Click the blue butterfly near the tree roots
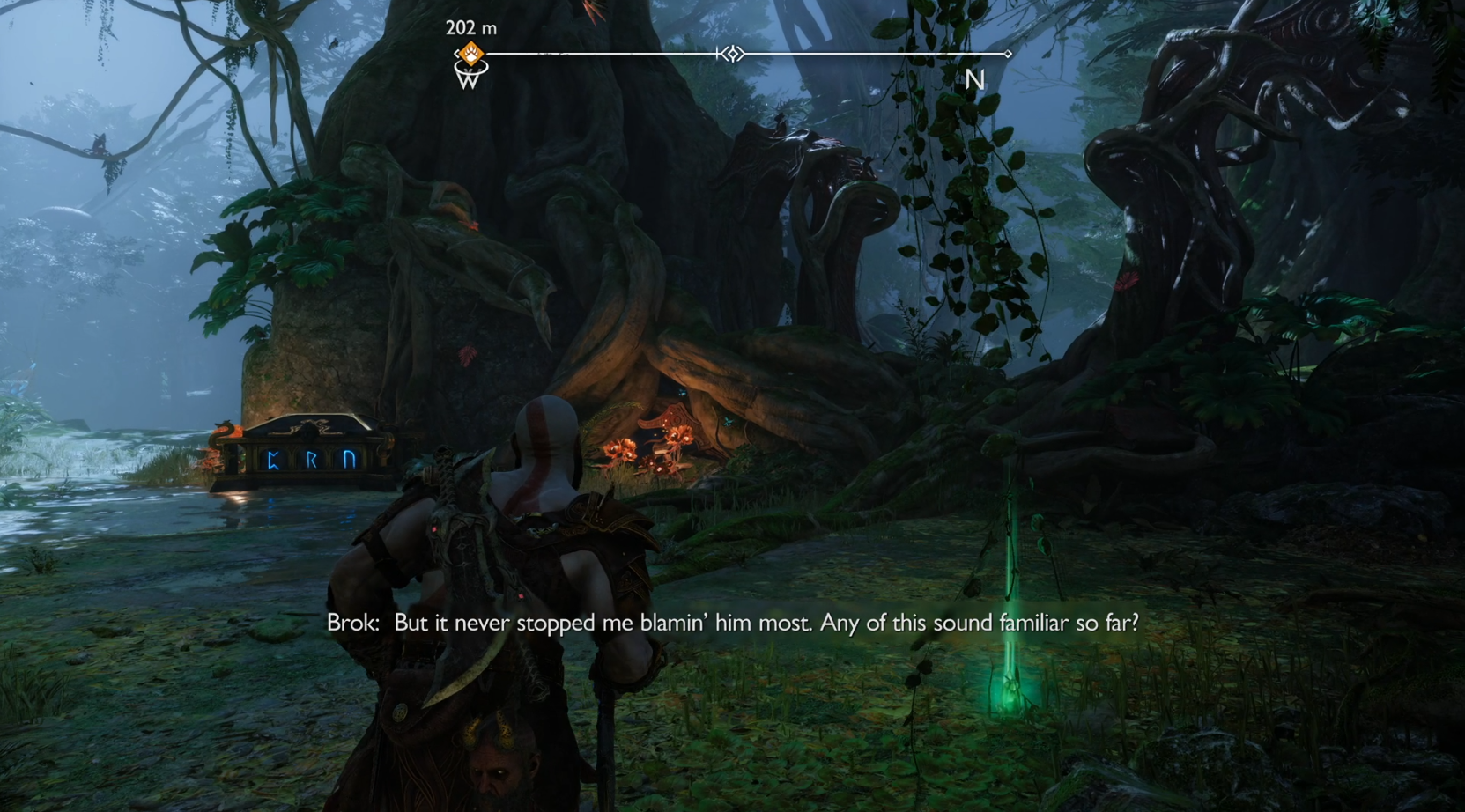The image size is (1465, 812). click(728, 421)
